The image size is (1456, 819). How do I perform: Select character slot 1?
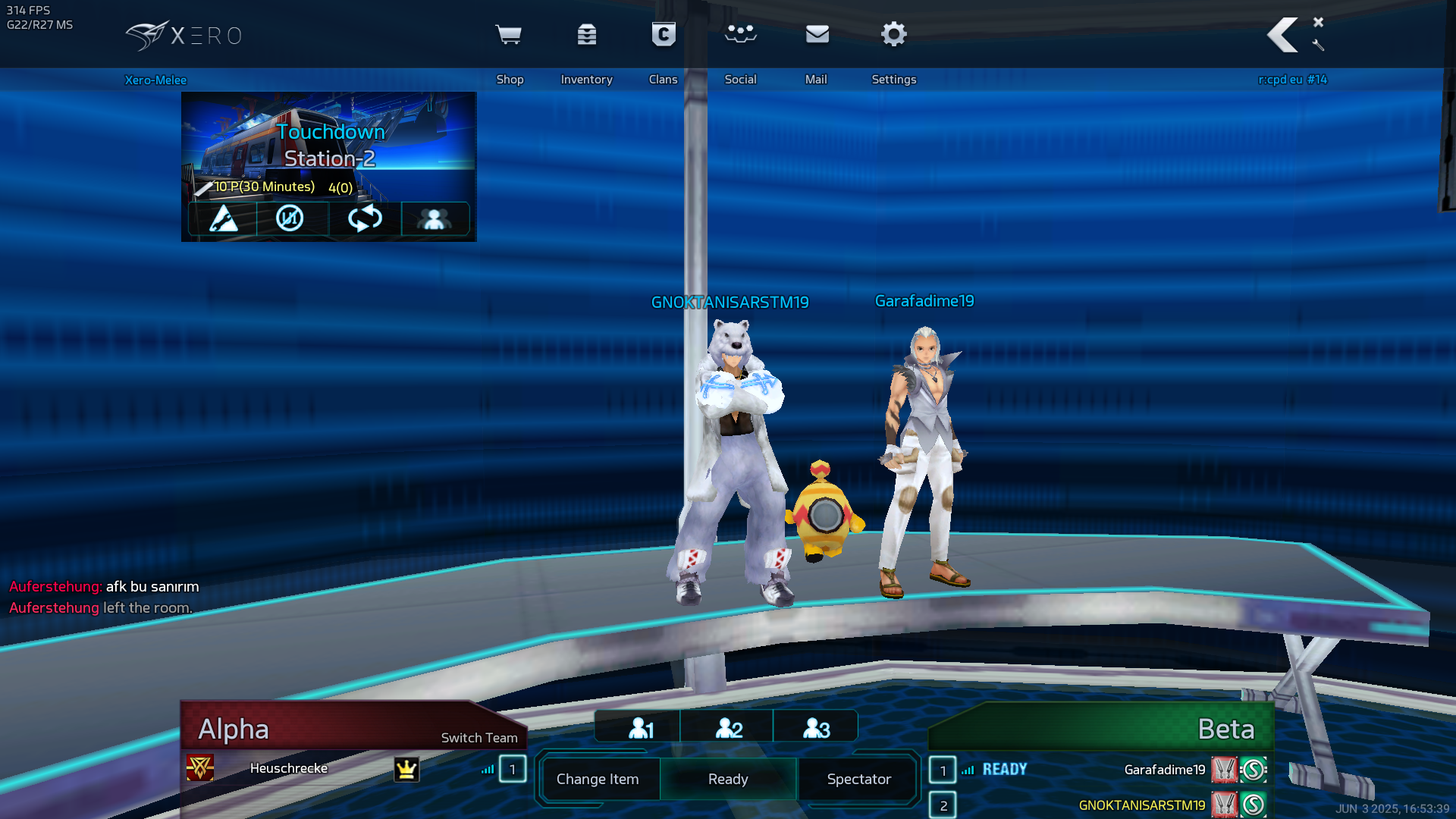point(640,728)
